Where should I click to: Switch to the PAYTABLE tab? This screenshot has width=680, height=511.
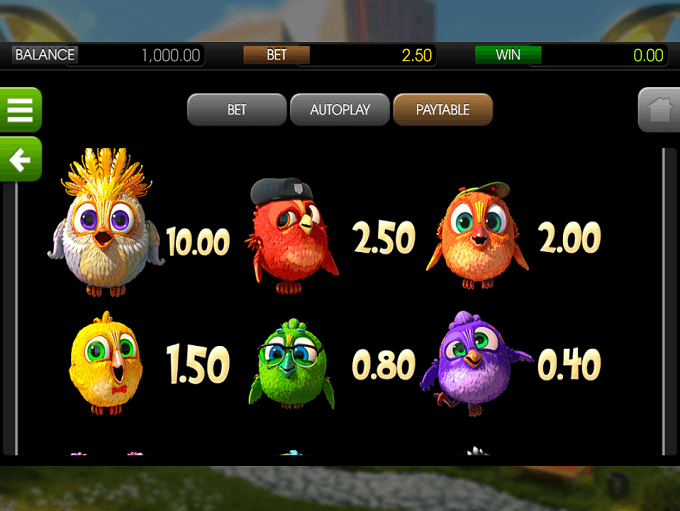click(443, 110)
